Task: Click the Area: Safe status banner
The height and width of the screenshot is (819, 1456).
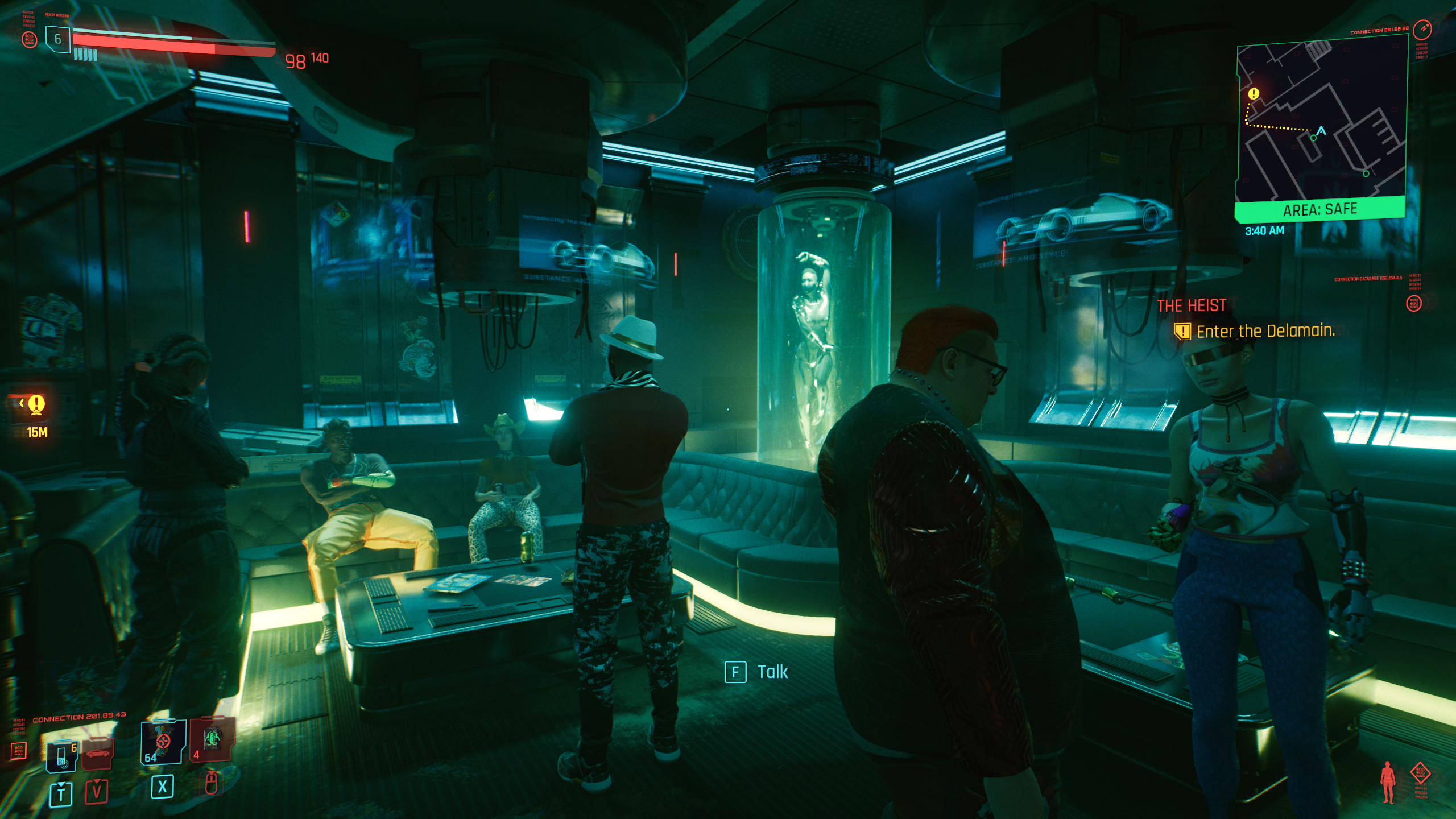Action: point(1319,210)
